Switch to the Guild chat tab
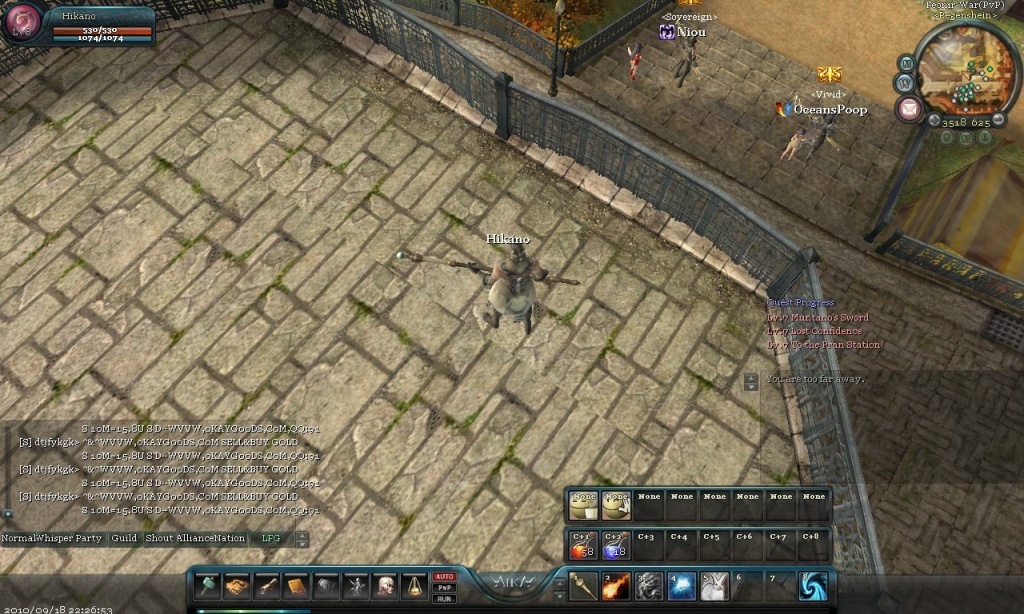The height and width of the screenshot is (614, 1024). click(124, 538)
